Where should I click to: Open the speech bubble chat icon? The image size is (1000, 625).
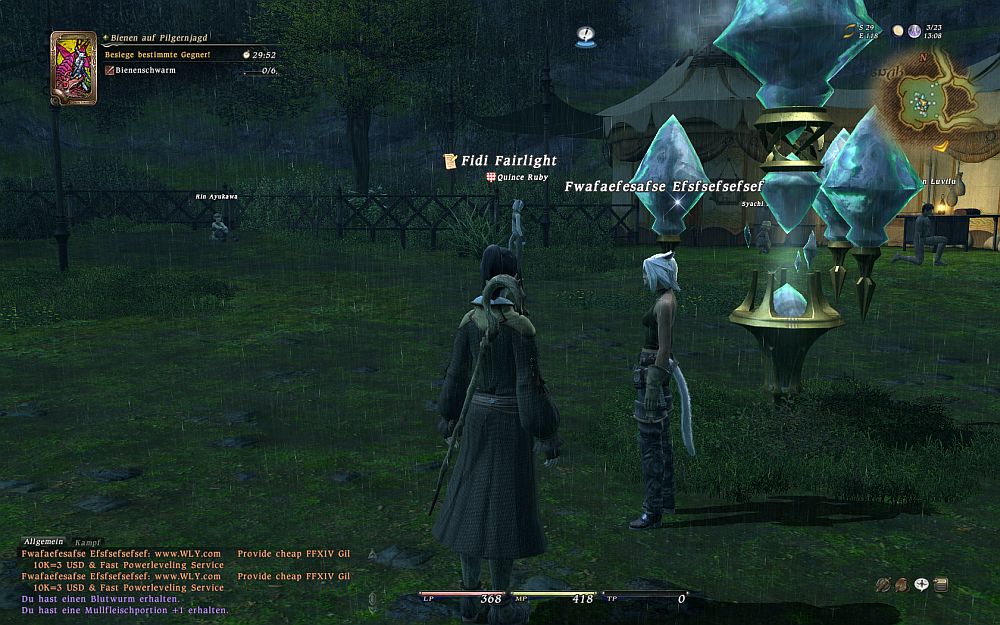click(x=921, y=585)
